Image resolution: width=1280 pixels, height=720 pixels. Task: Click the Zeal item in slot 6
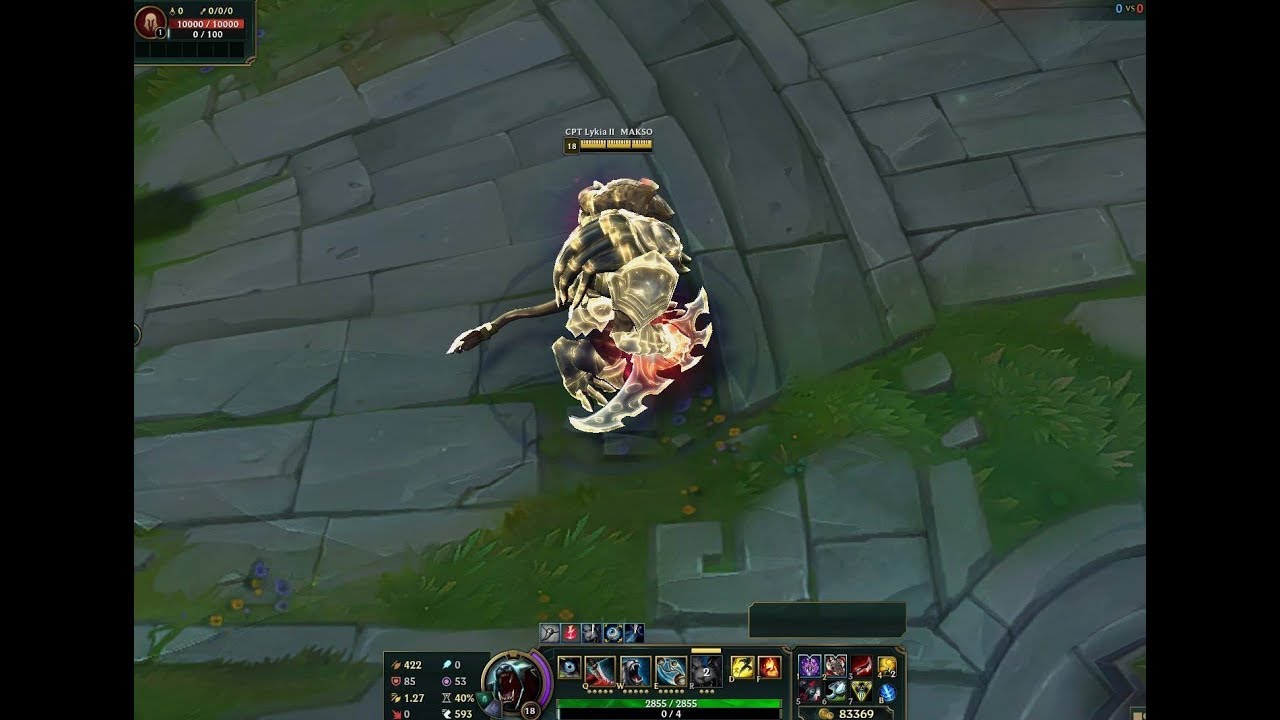(x=835, y=689)
